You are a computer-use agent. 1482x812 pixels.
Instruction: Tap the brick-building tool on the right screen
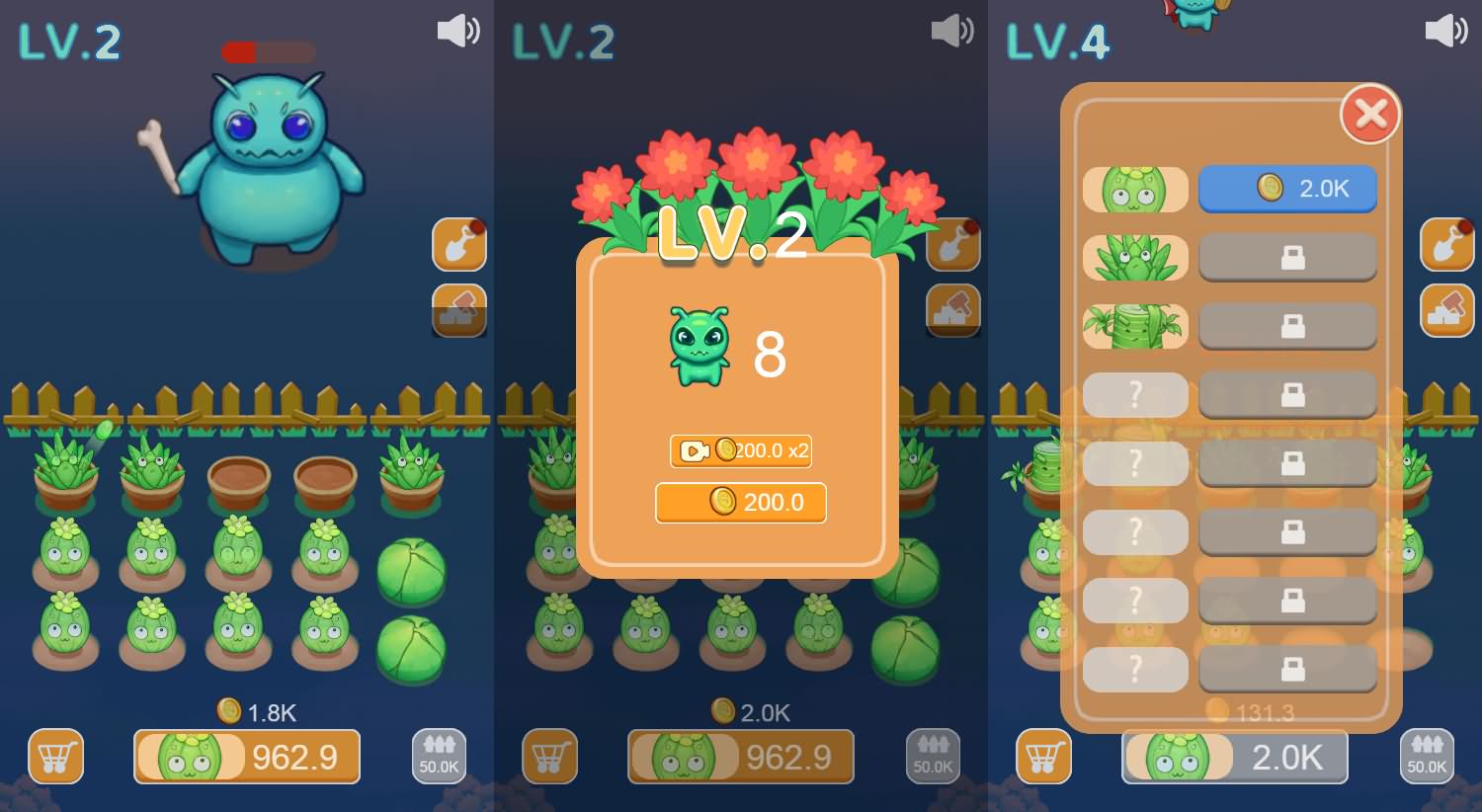pos(1446,310)
